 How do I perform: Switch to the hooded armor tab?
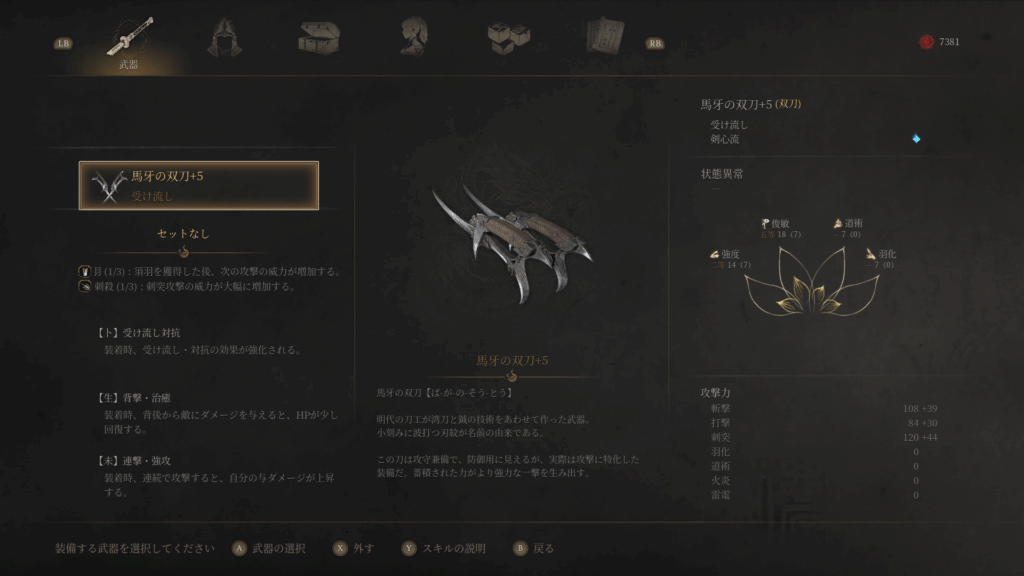[x=223, y=38]
